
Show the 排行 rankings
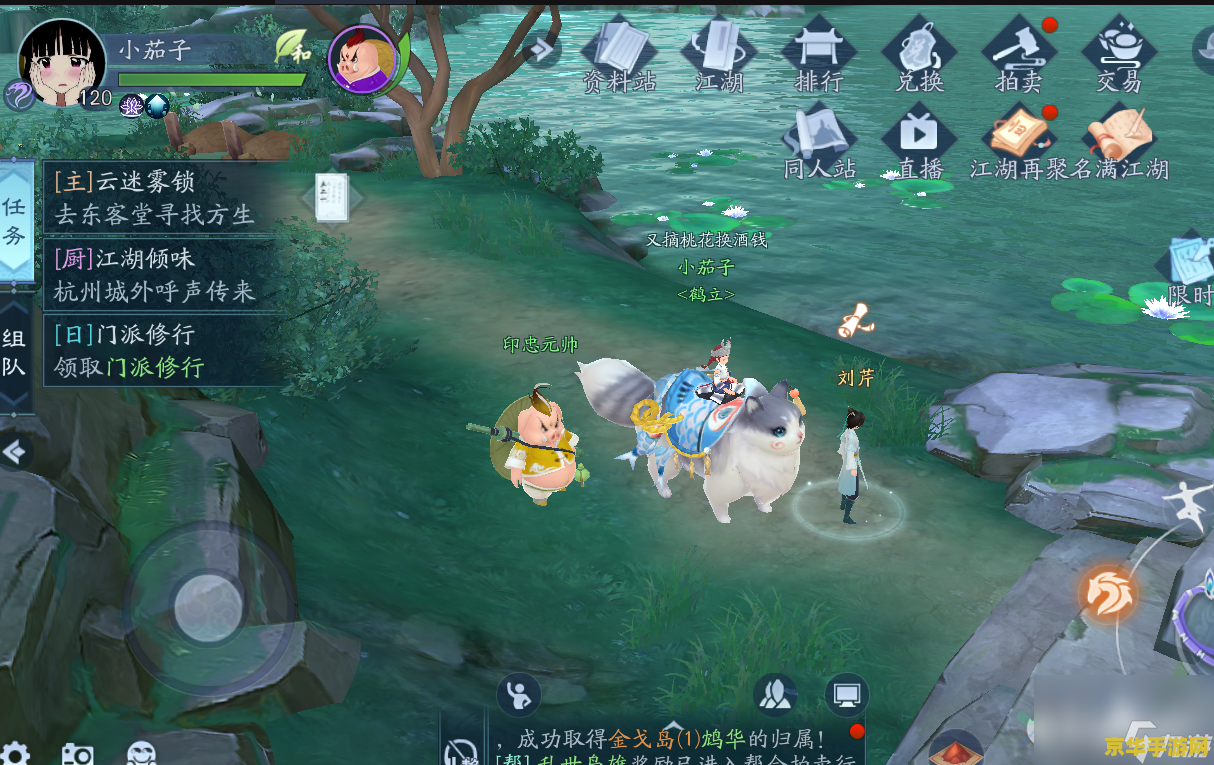pyautogui.click(x=819, y=55)
